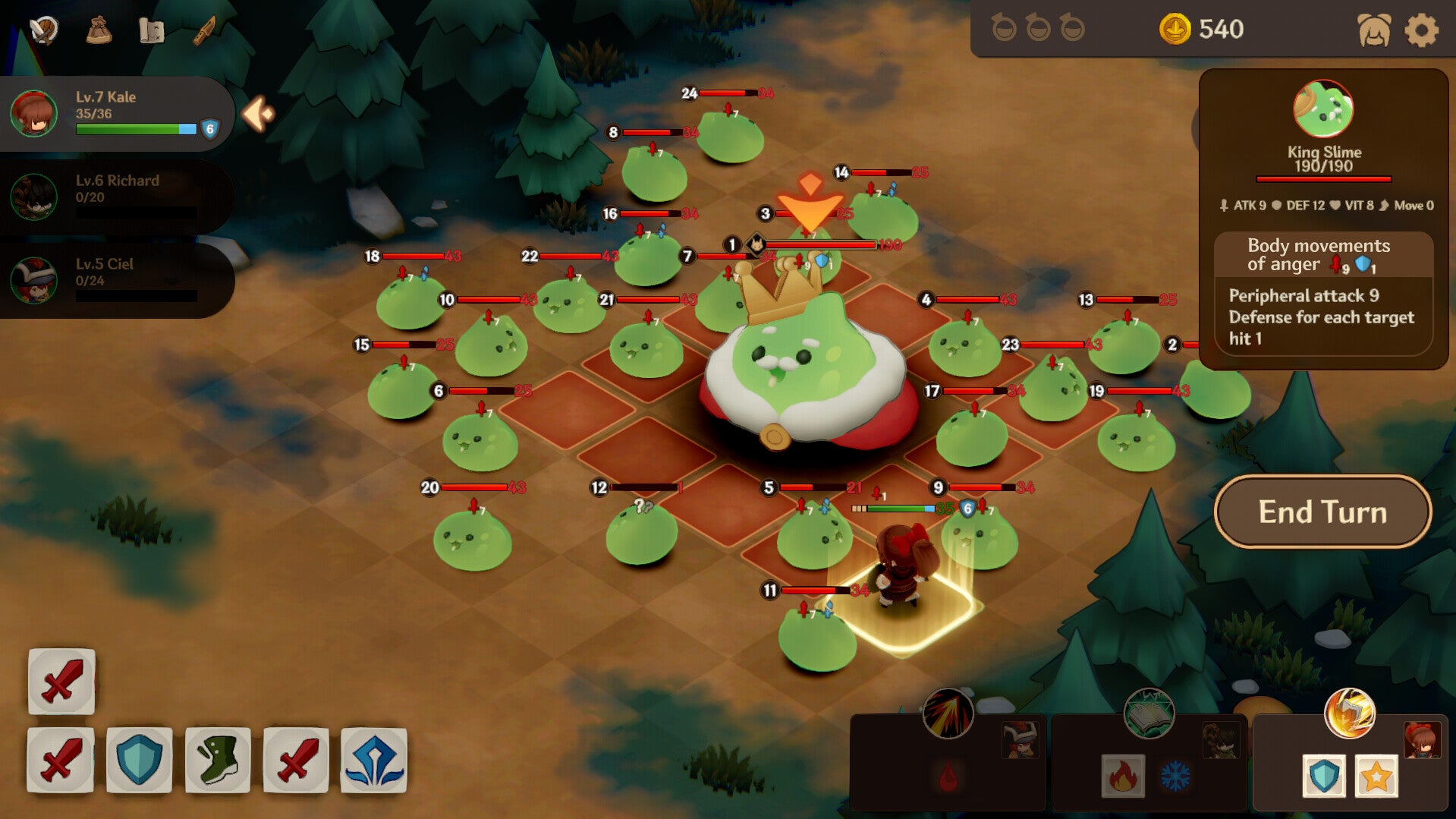The height and width of the screenshot is (819, 1456).
Task: Open the sword and shield equipment icon
Action: 44,30
